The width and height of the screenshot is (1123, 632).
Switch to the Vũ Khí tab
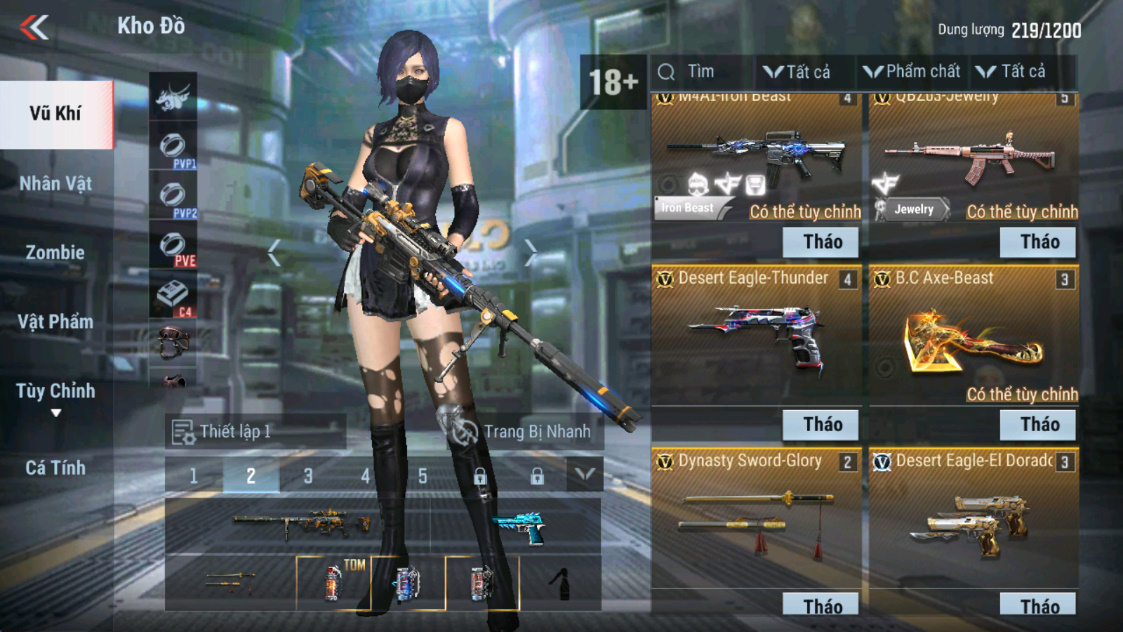click(x=55, y=112)
